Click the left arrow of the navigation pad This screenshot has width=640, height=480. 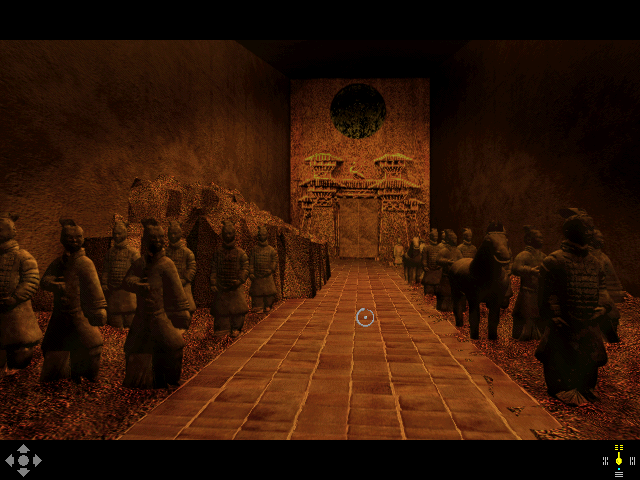[11, 461]
